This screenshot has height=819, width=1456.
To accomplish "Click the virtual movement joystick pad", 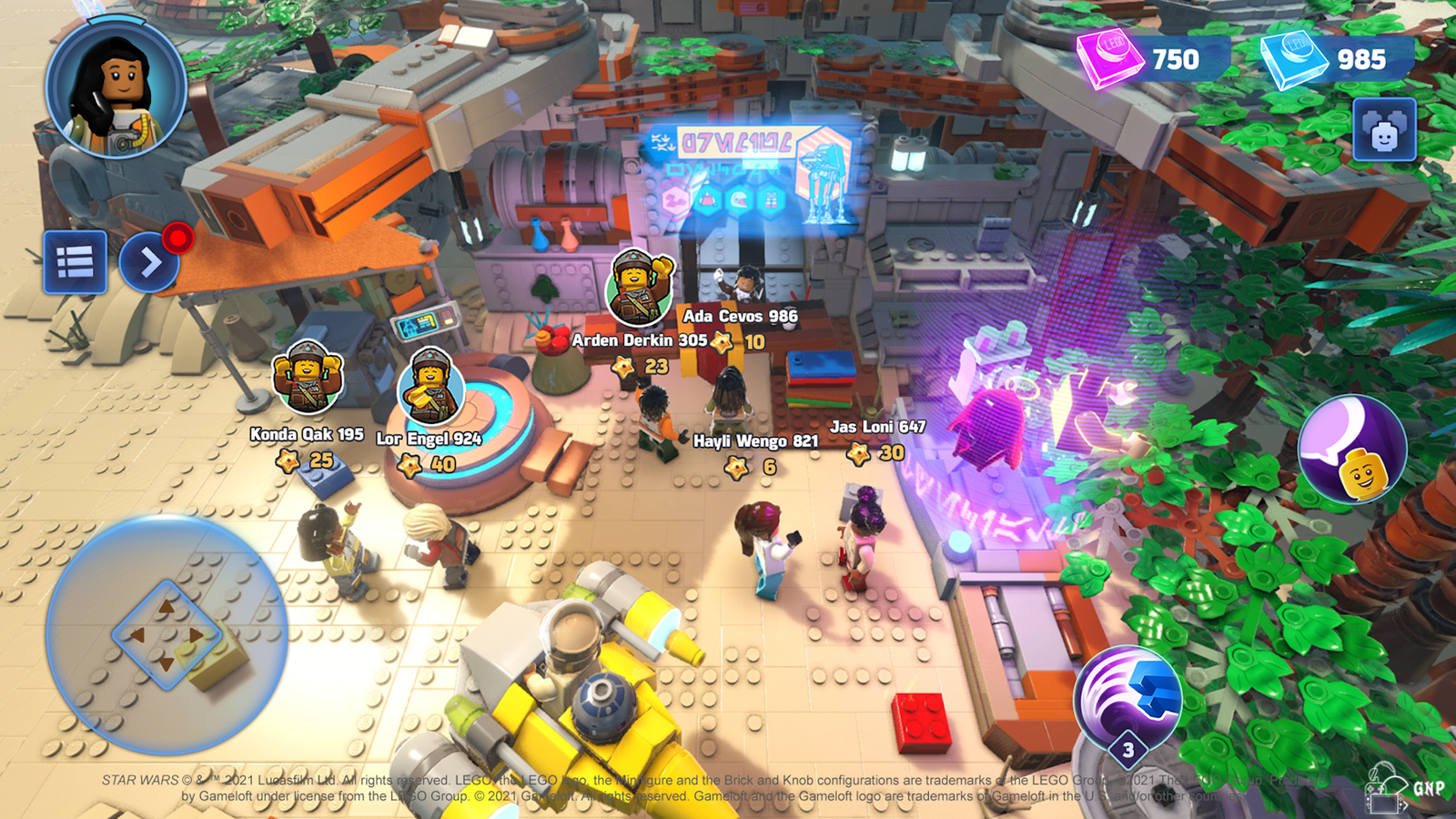I will click(167, 634).
